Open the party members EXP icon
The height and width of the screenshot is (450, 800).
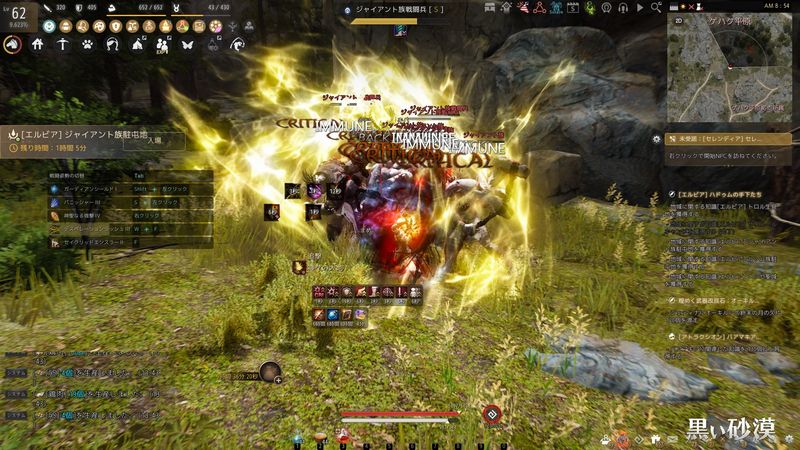coord(162,45)
